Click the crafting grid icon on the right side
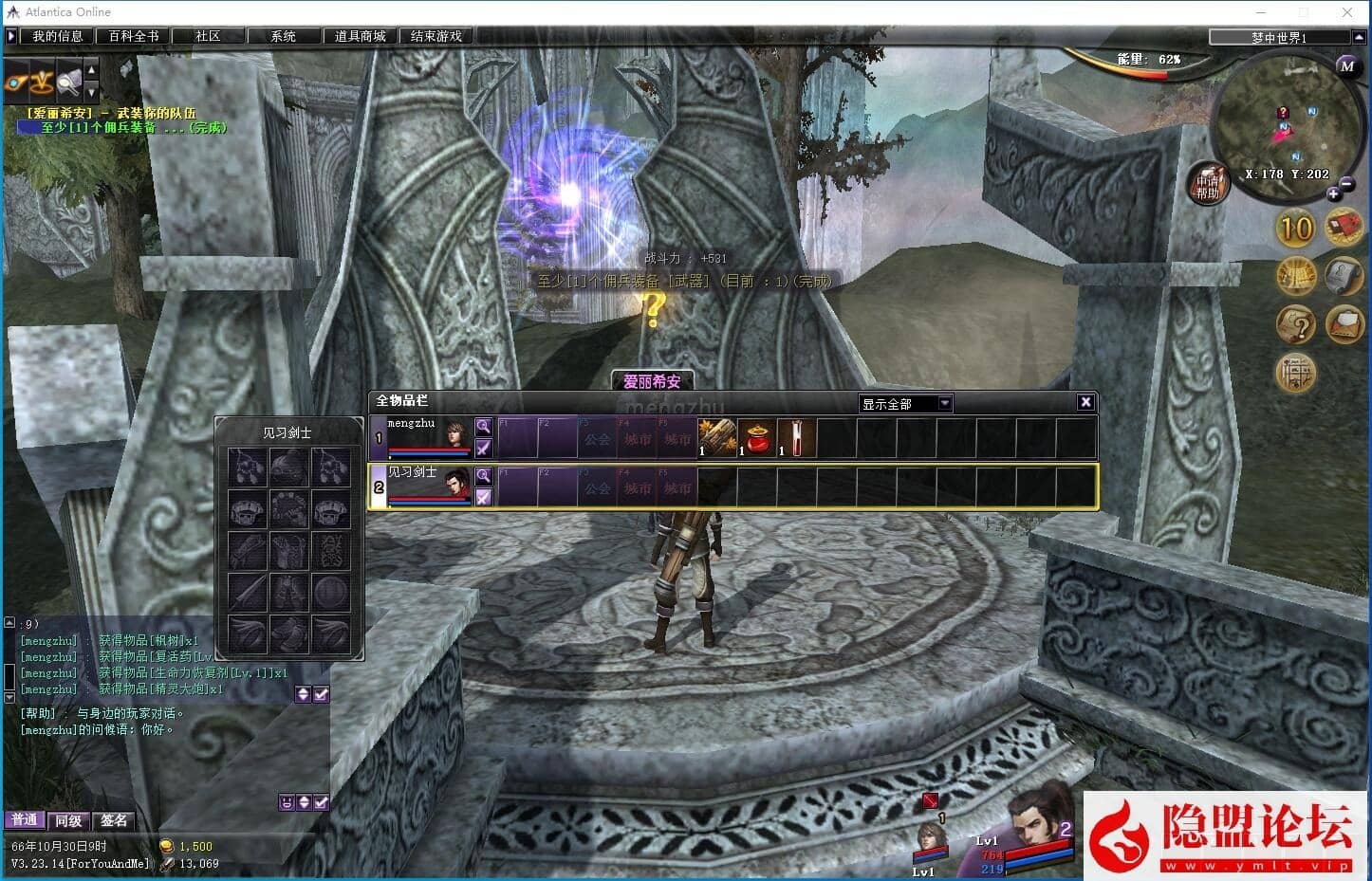 tap(1296, 373)
